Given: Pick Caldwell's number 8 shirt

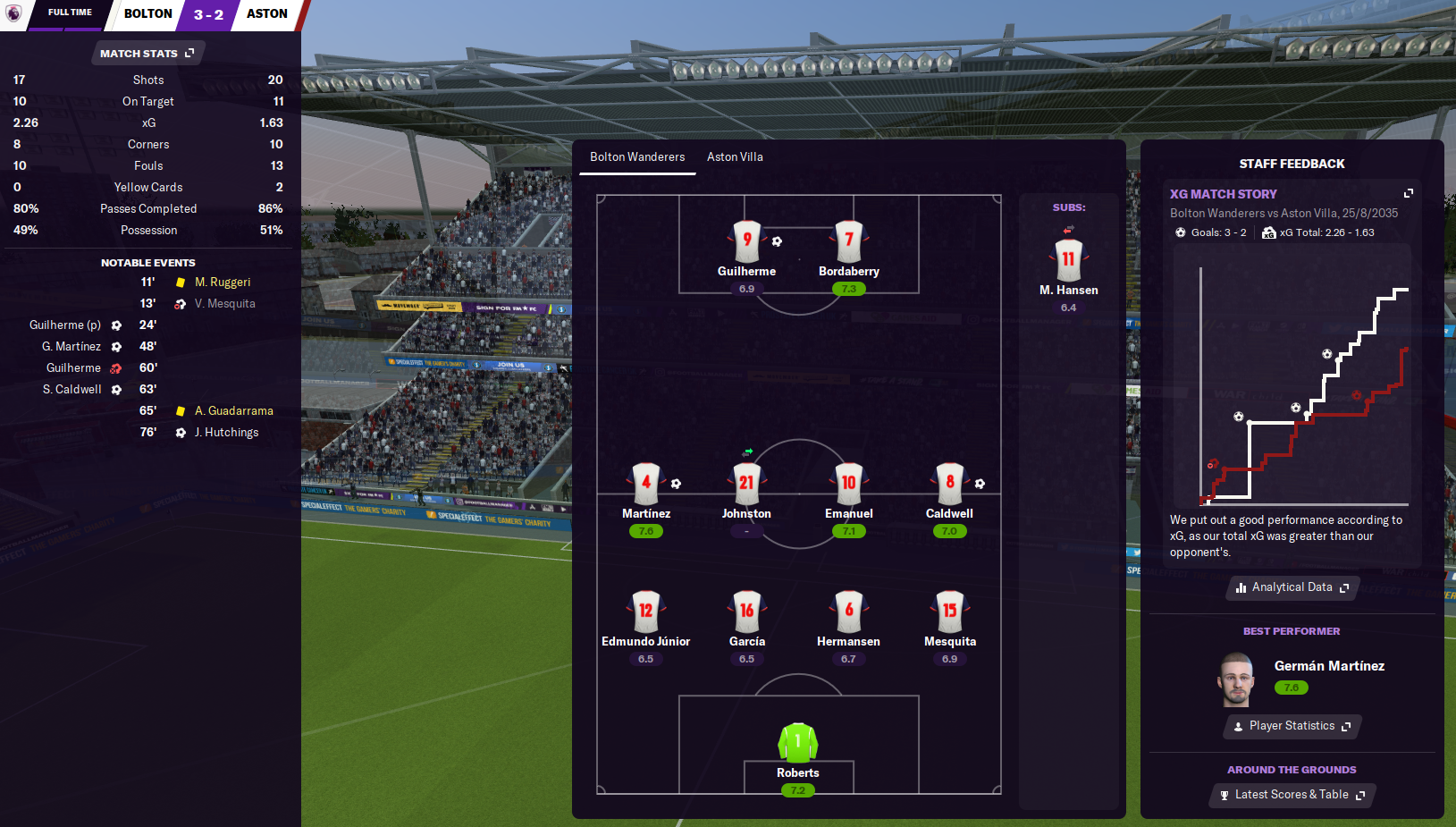Looking at the screenshot, I should (949, 483).
